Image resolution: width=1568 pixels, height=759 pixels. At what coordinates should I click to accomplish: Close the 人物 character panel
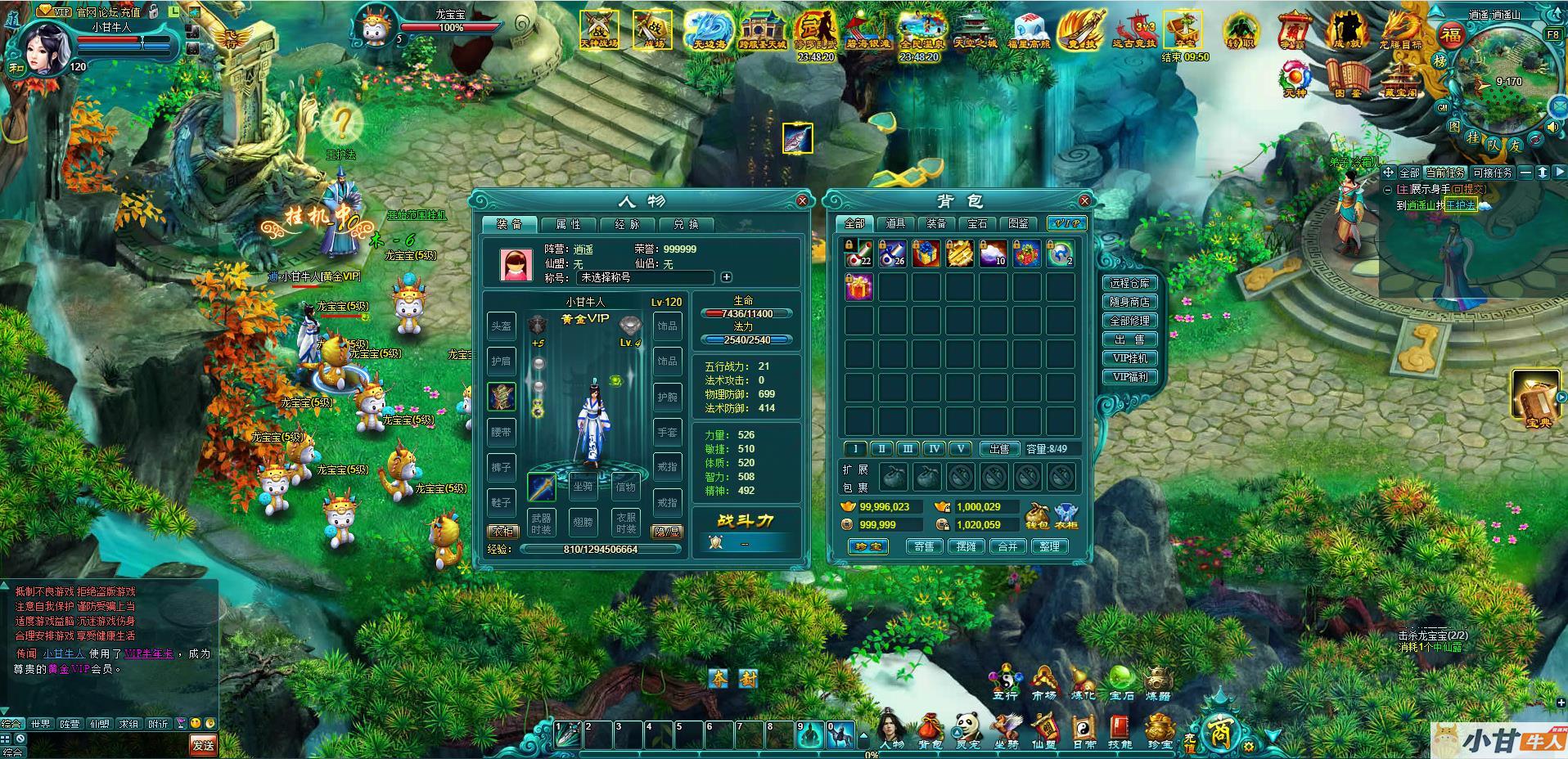tap(802, 200)
